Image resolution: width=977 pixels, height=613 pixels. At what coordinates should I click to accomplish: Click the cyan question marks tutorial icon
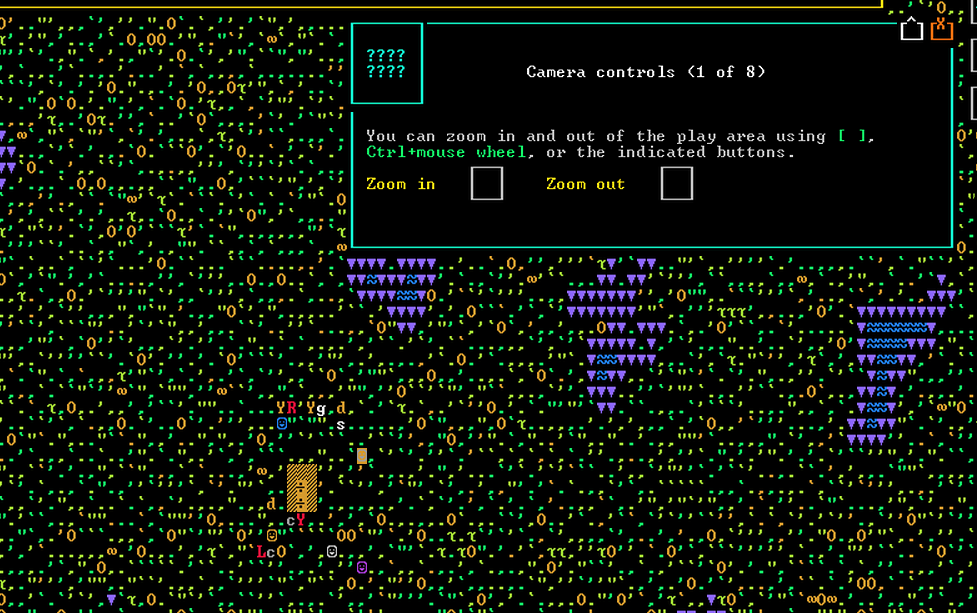[386, 64]
